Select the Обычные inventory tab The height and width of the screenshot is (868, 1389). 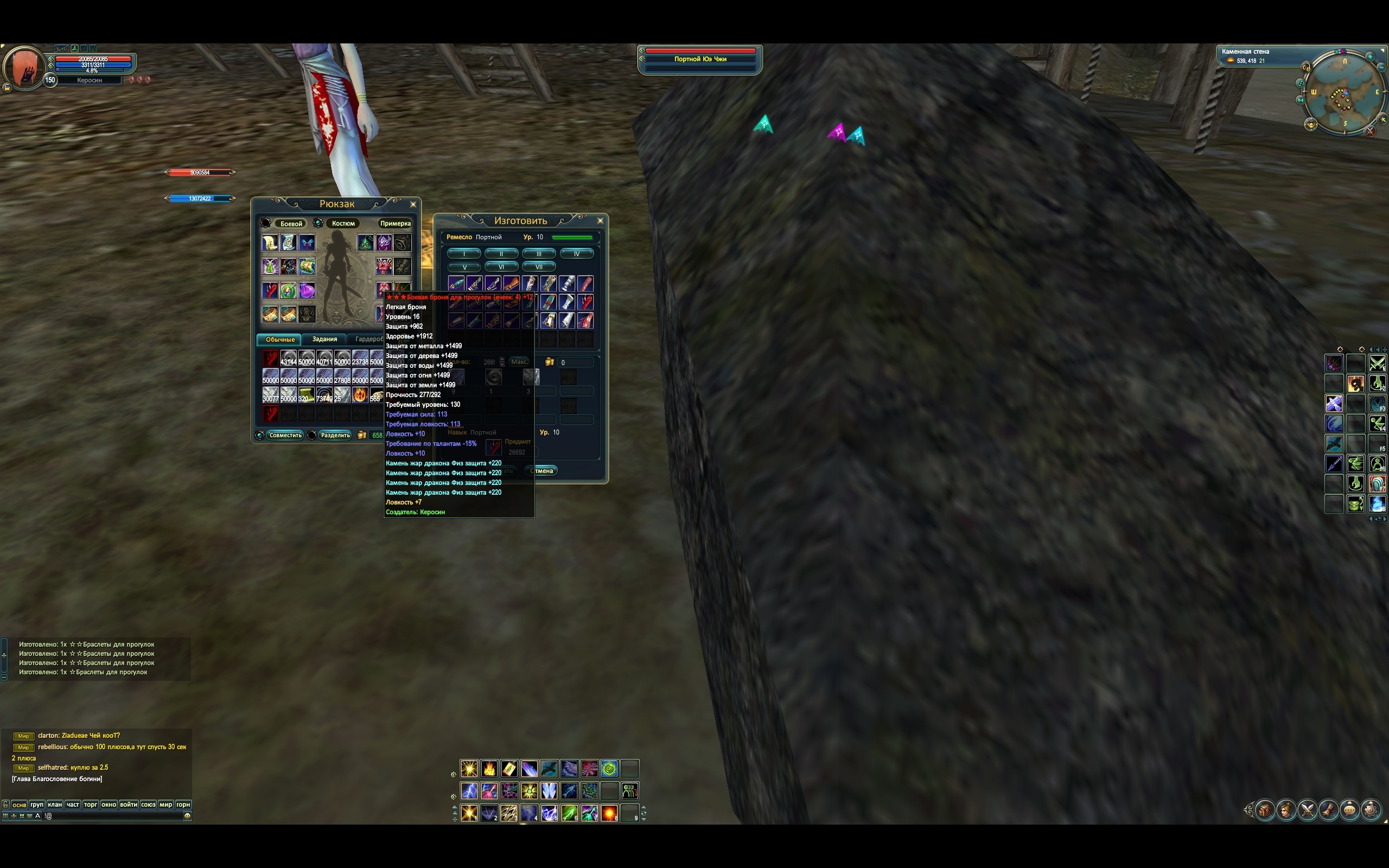coord(279,339)
